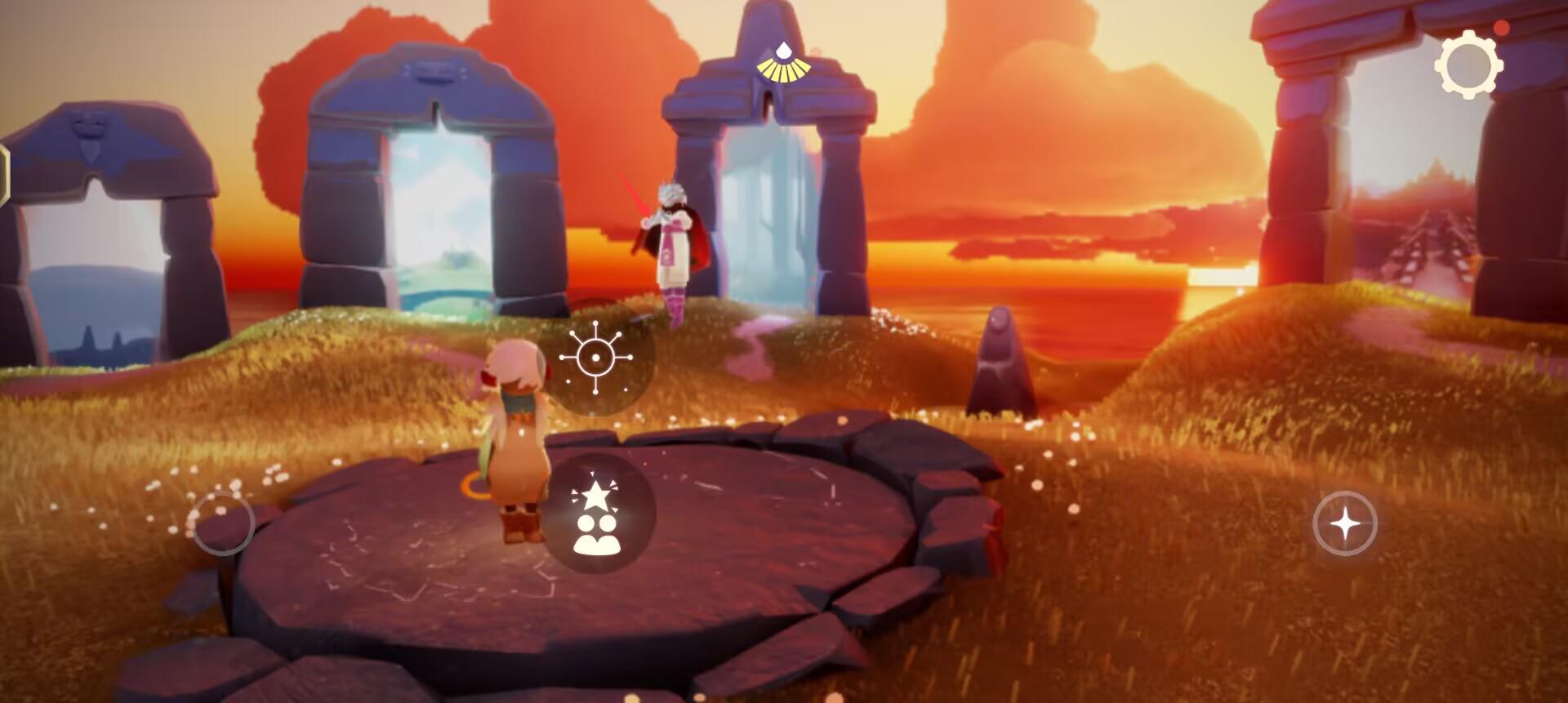Tap the four-point star call button
This screenshot has width=1568, height=703.
(x=1345, y=523)
